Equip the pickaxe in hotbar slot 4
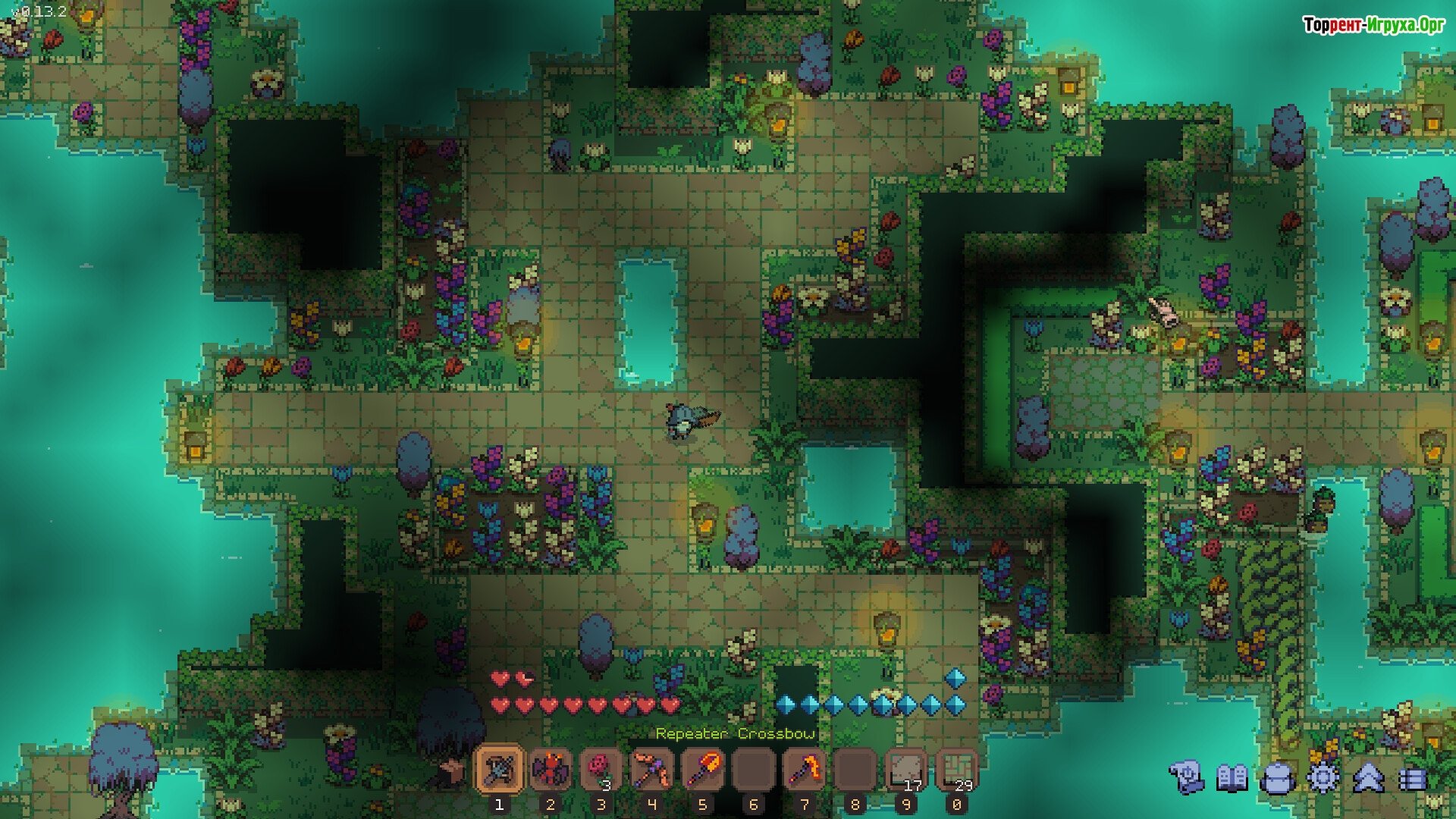 click(x=651, y=770)
